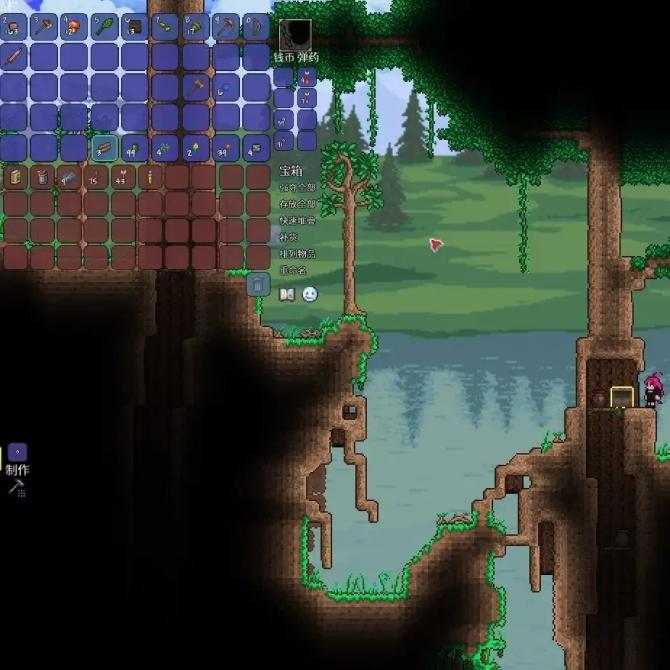Take the bucket item from the chest

pyautogui.click(x=42, y=178)
